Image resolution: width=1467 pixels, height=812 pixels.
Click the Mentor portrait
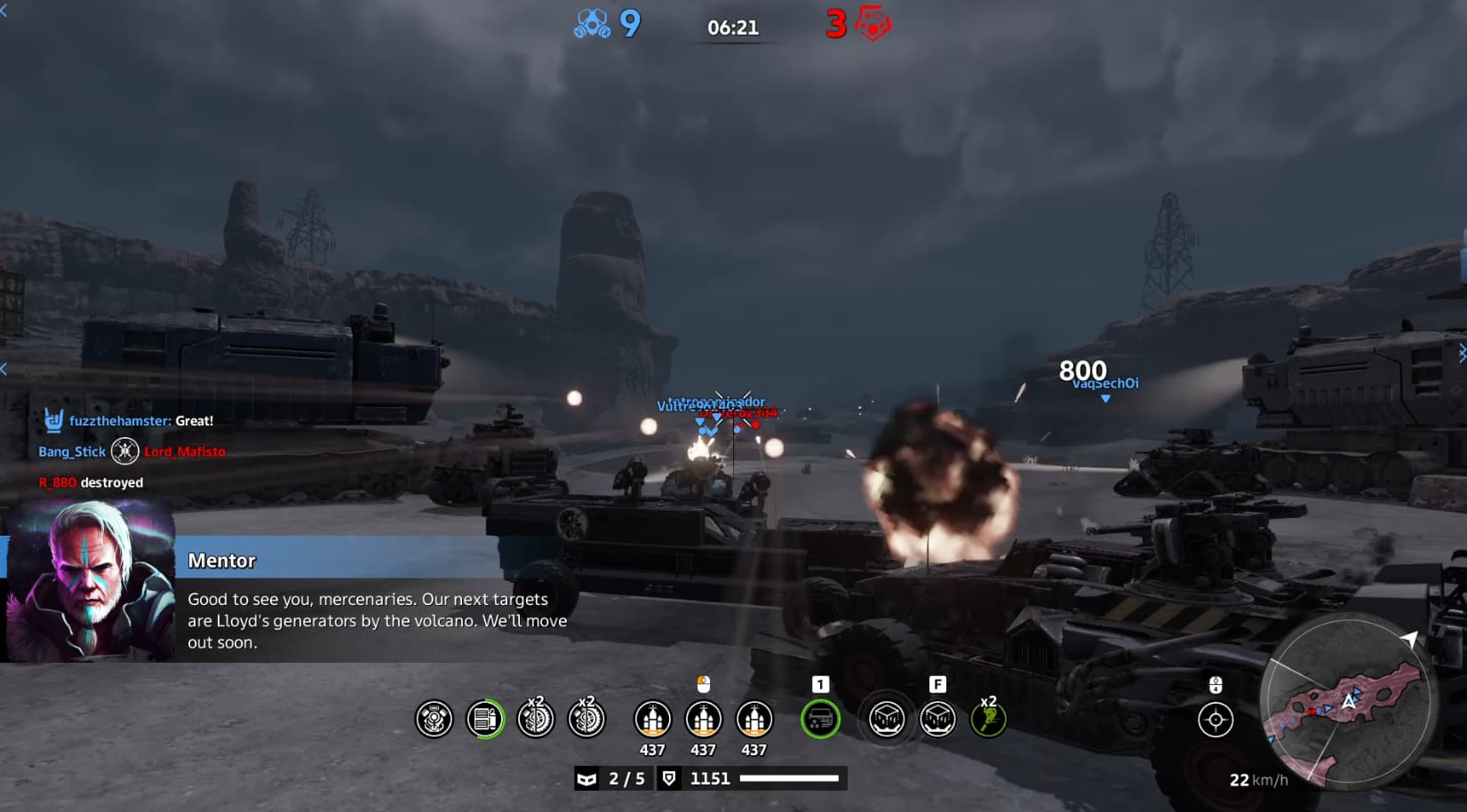[91, 581]
